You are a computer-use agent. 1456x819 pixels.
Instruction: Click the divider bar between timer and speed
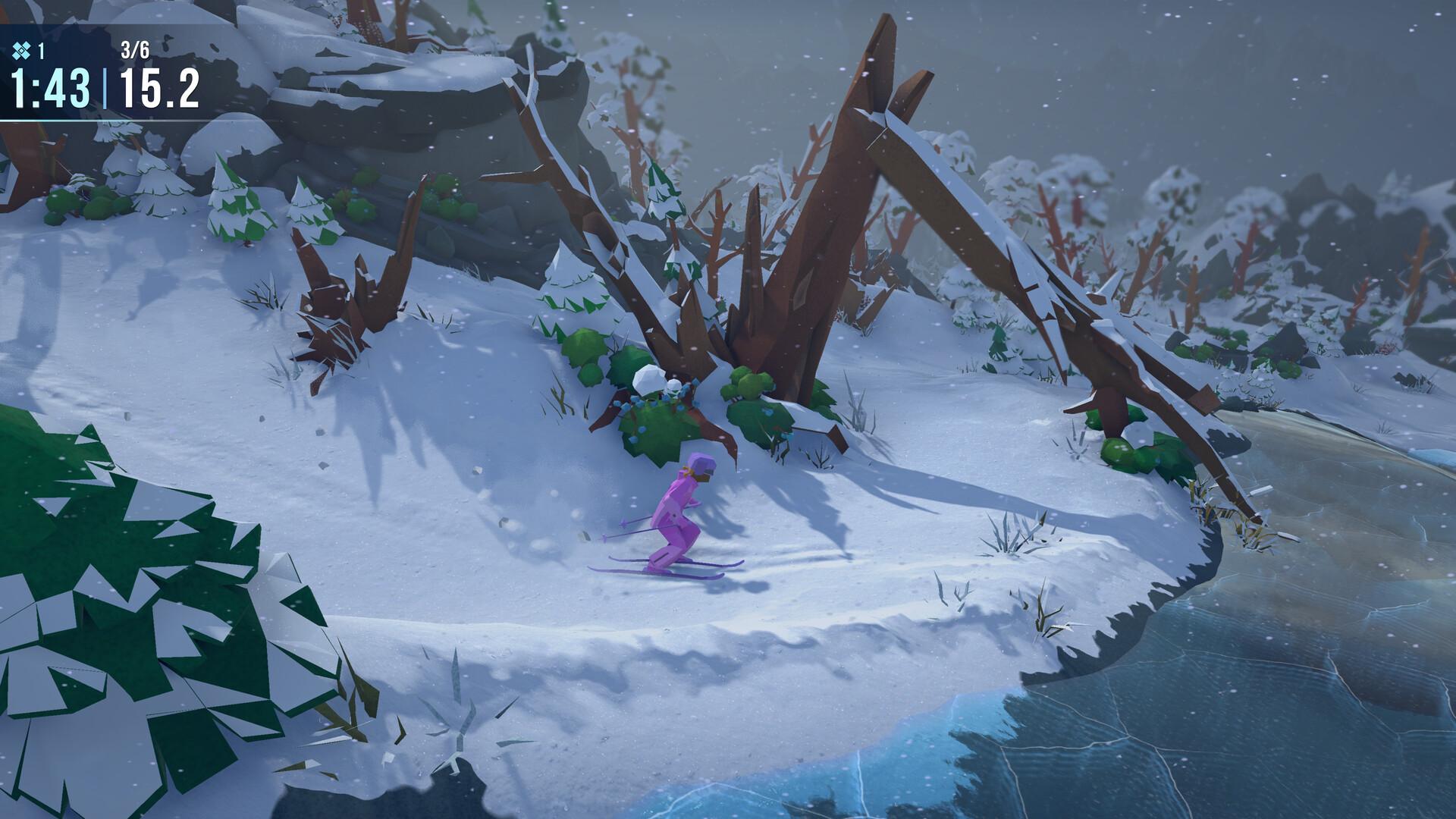105,89
